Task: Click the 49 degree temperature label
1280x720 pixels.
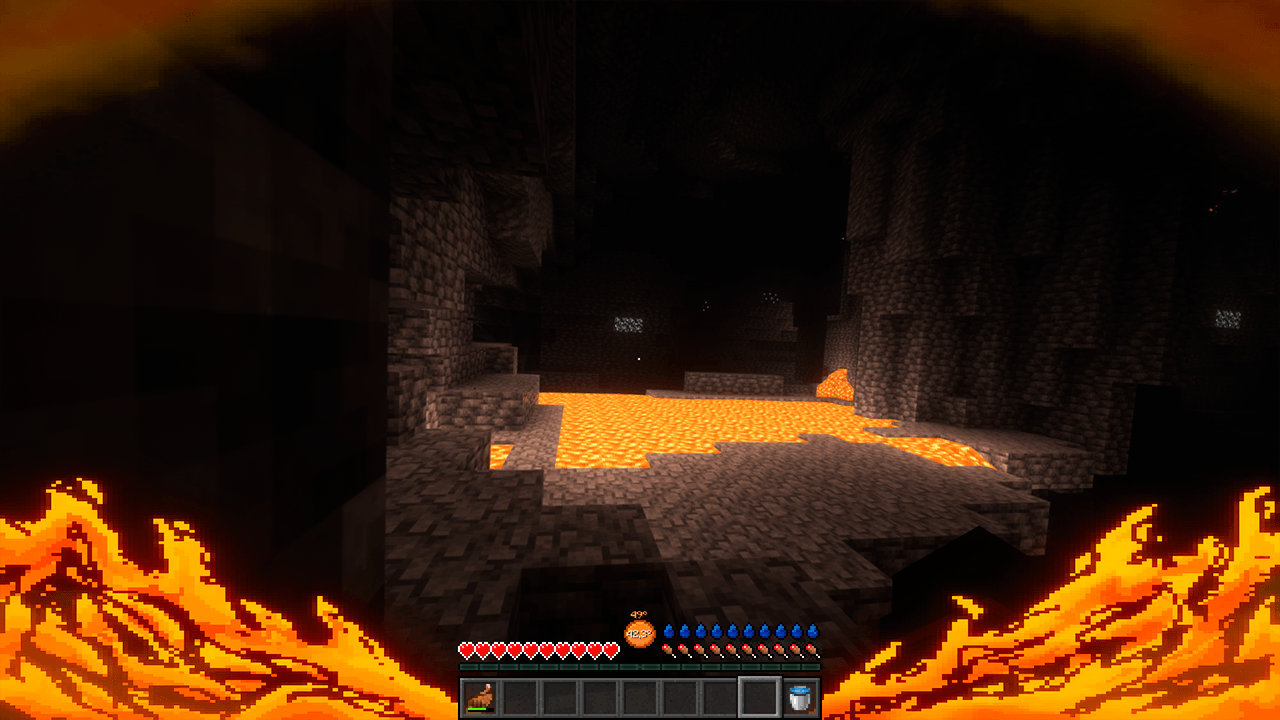Action: click(640, 613)
